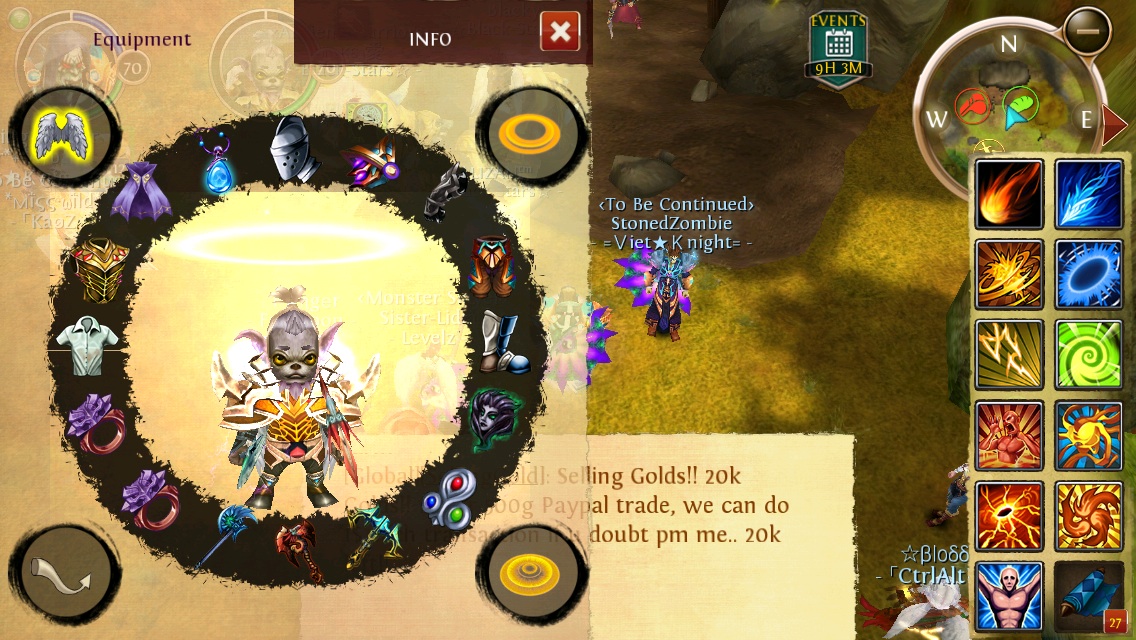Click the red arrow beside the minimap

(1113, 122)
